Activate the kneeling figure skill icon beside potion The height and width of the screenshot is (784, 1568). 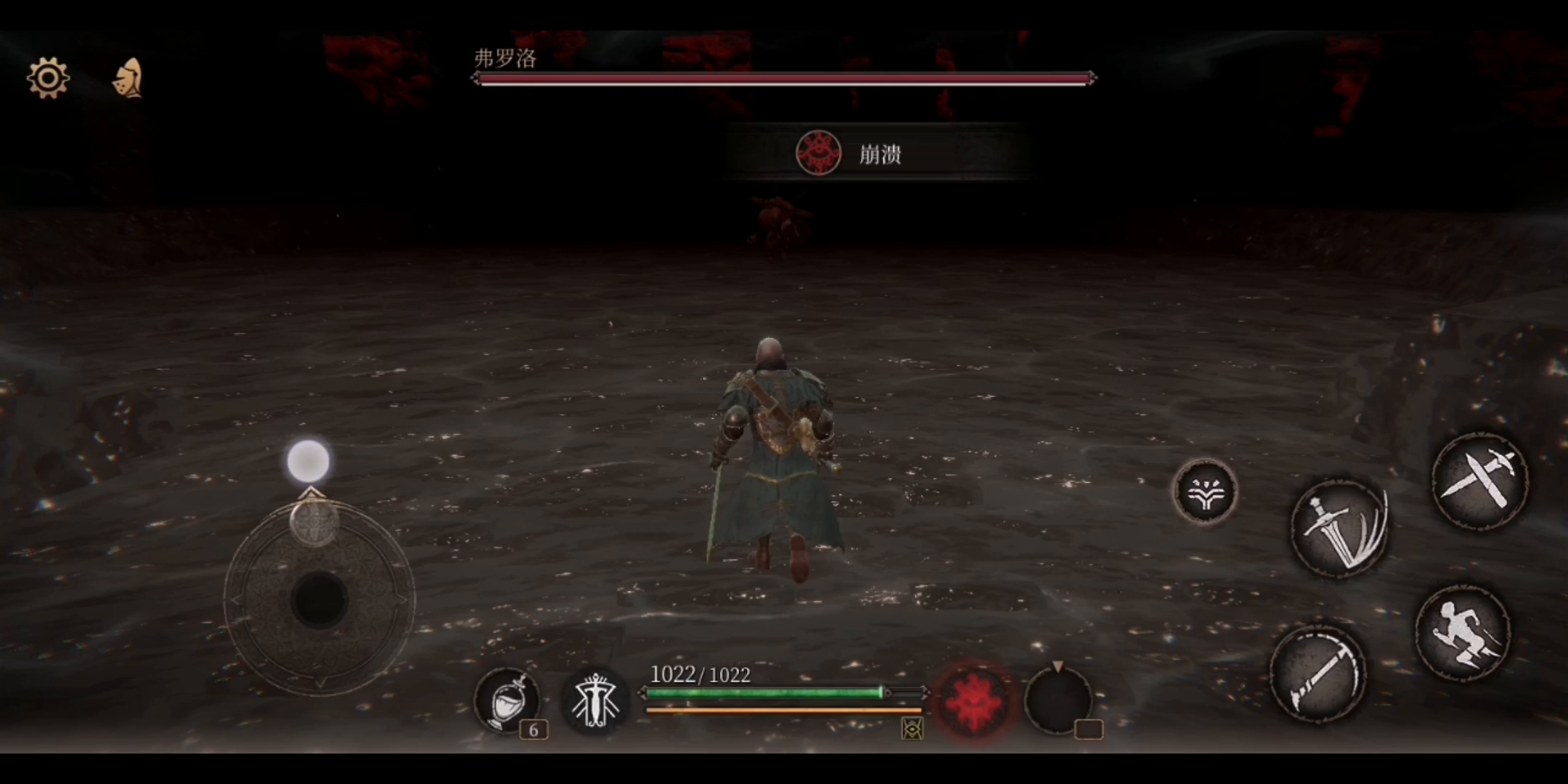point(595,699)
